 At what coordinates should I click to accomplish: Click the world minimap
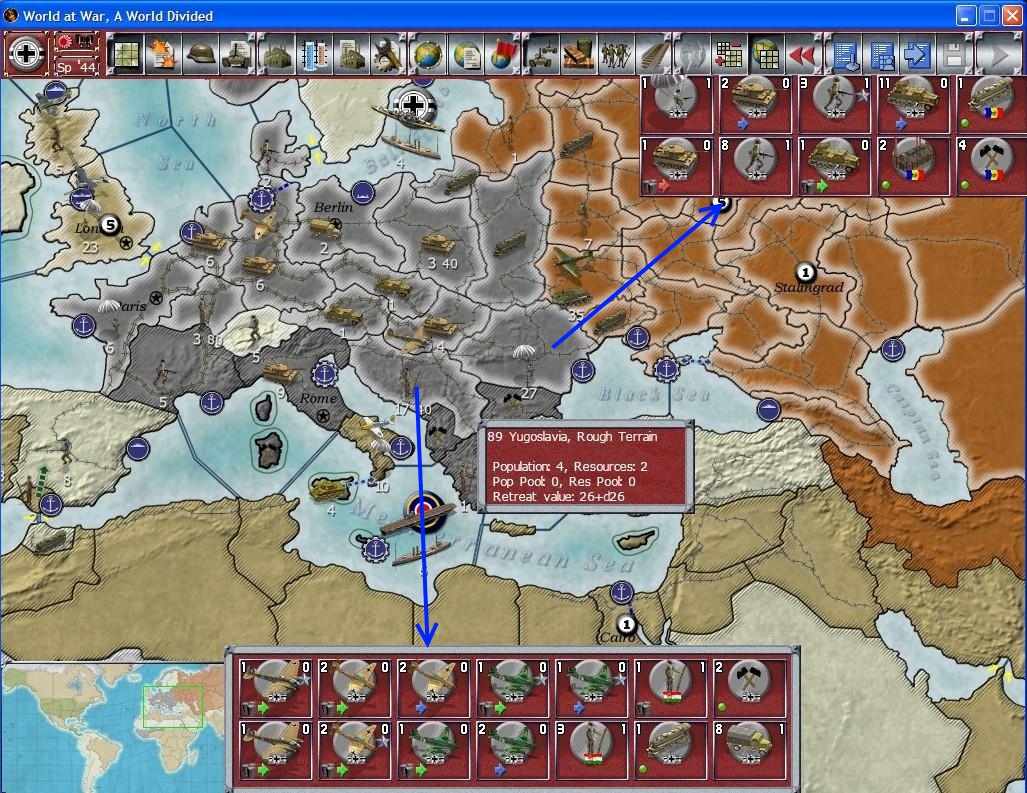click(112, 727)
